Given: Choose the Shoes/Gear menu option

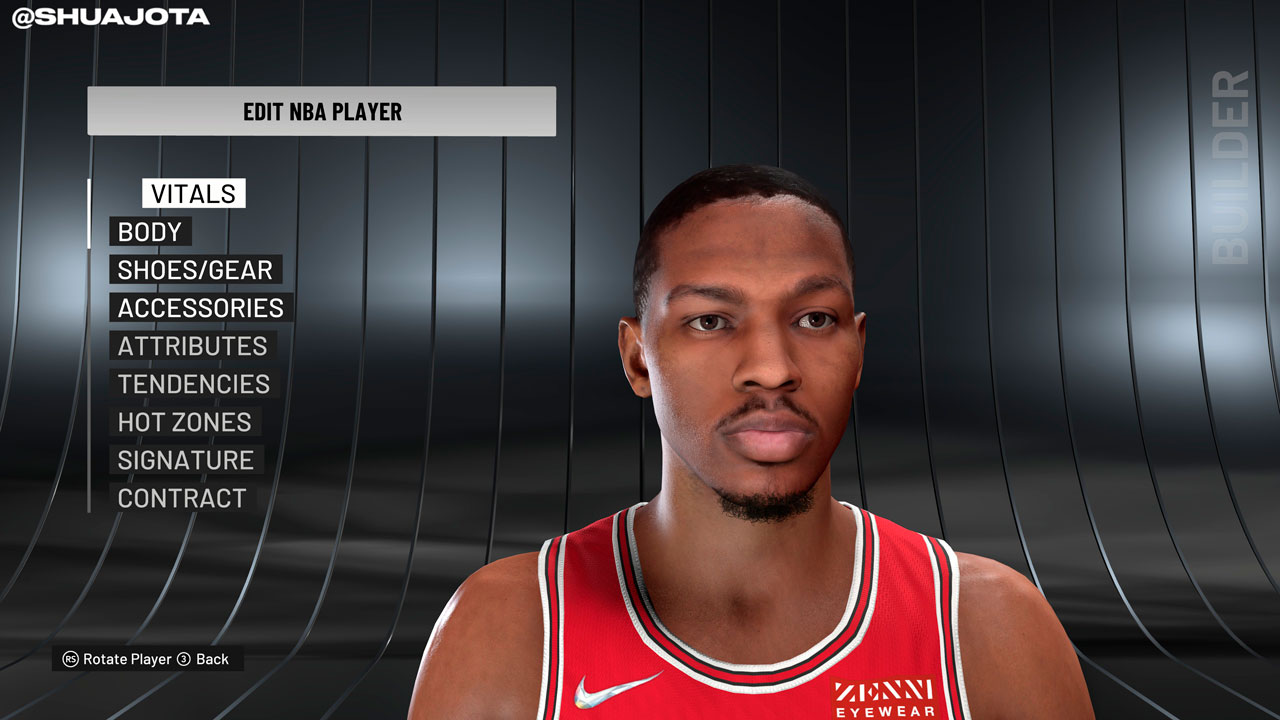Looking at the screenshot, I should pos(195,270).
